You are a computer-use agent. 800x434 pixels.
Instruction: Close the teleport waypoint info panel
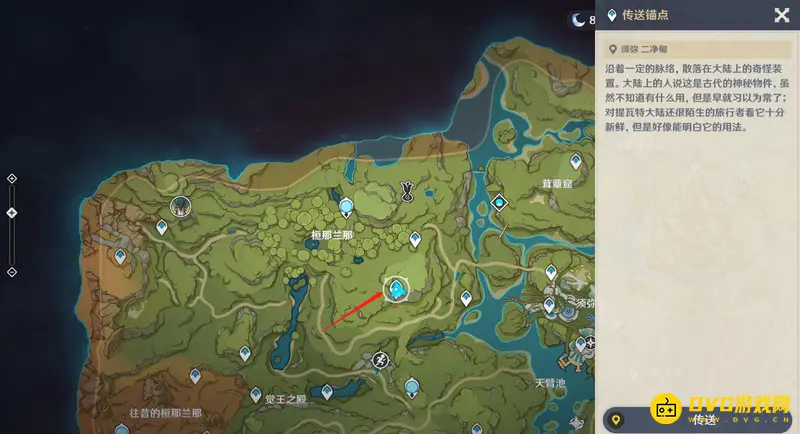click(782, 15)
